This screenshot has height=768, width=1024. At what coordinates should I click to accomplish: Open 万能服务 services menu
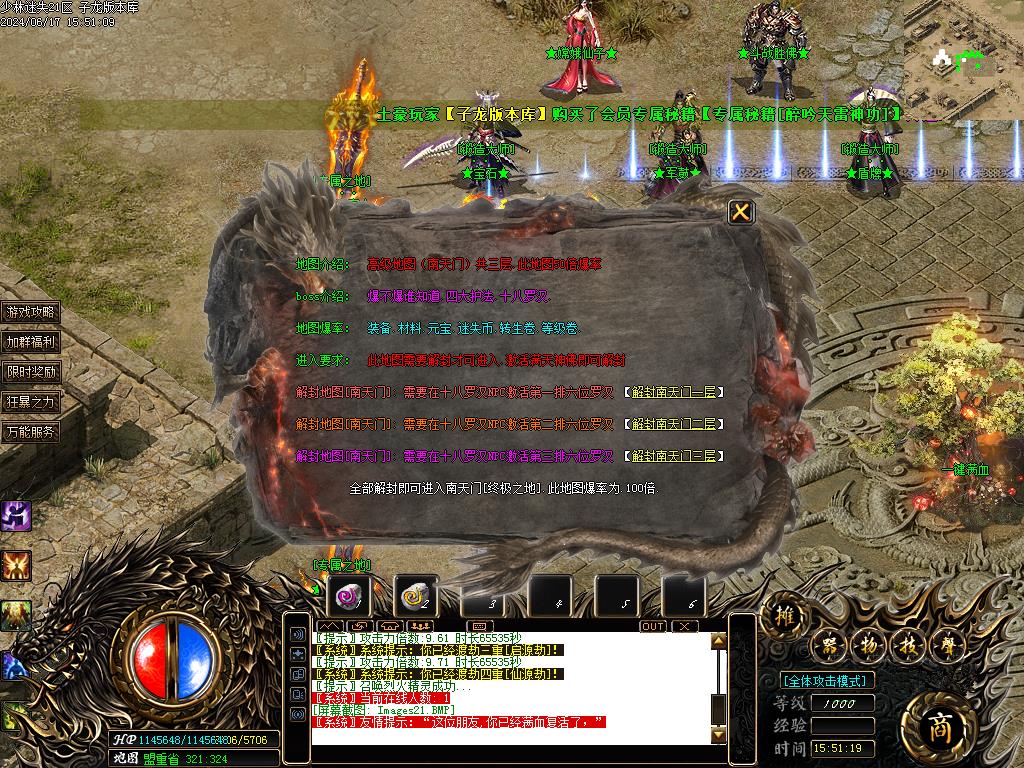click(x=31, y=432)
